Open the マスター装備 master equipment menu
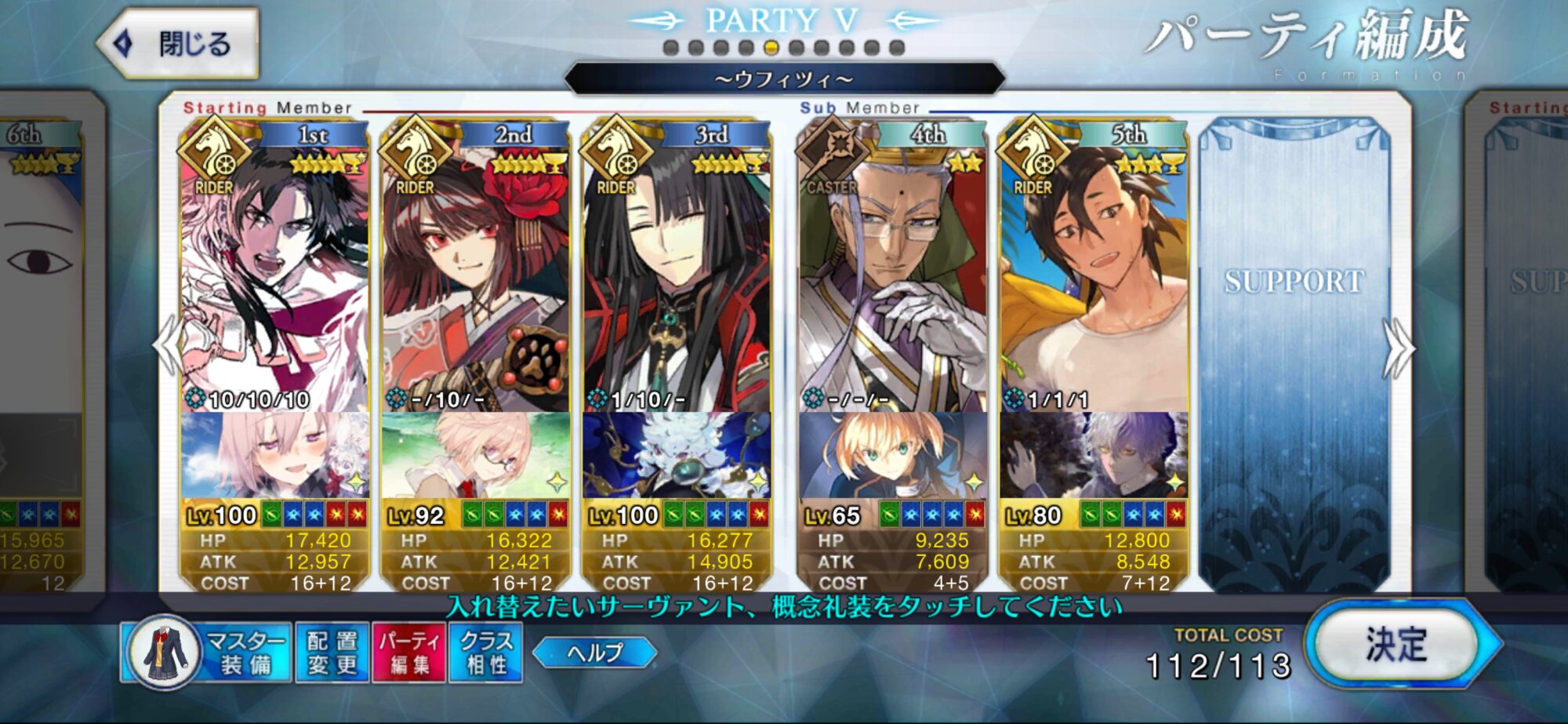Screen dimensions: 1568x724 [206, 653]
